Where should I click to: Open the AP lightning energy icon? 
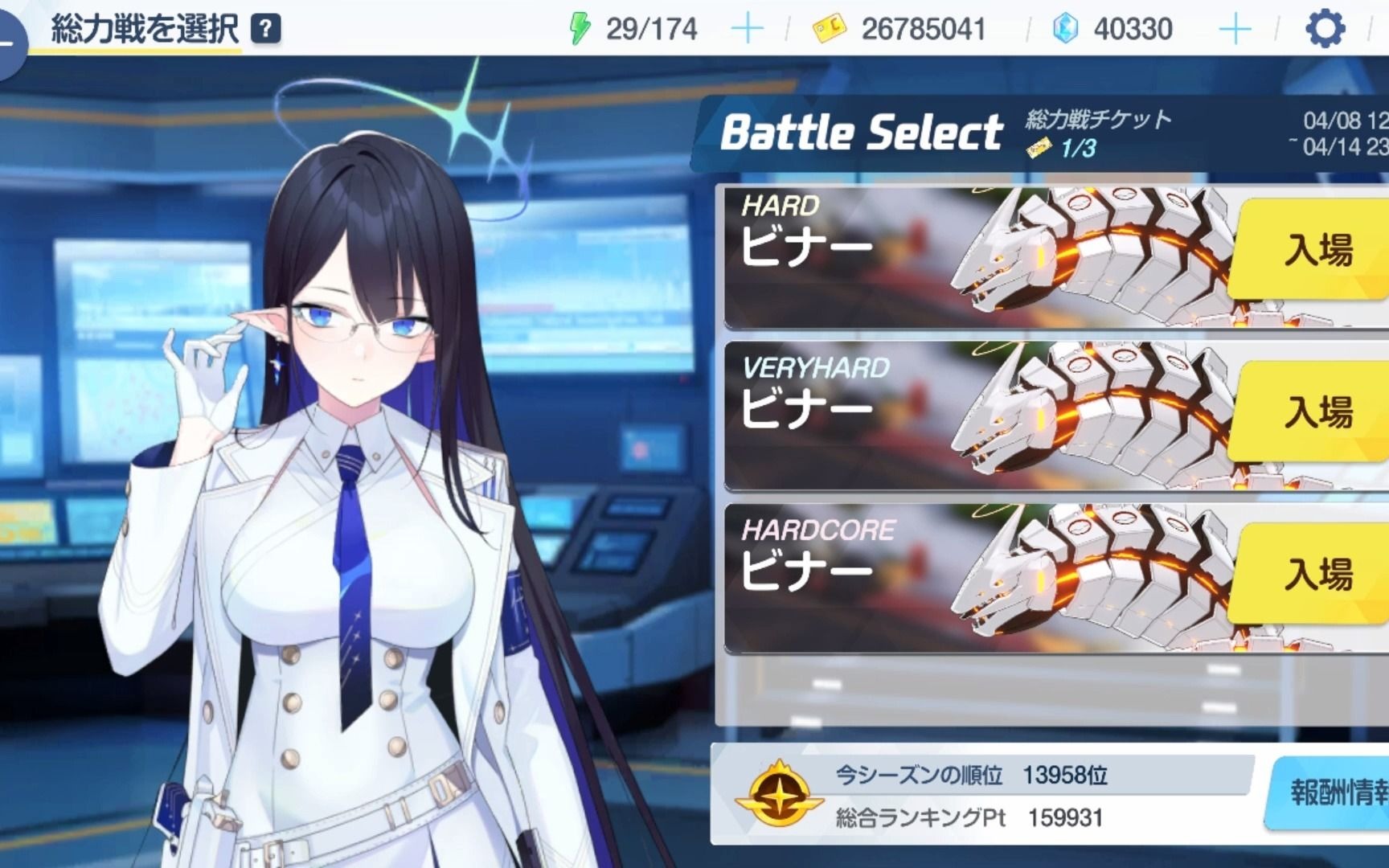click(577, 28)
